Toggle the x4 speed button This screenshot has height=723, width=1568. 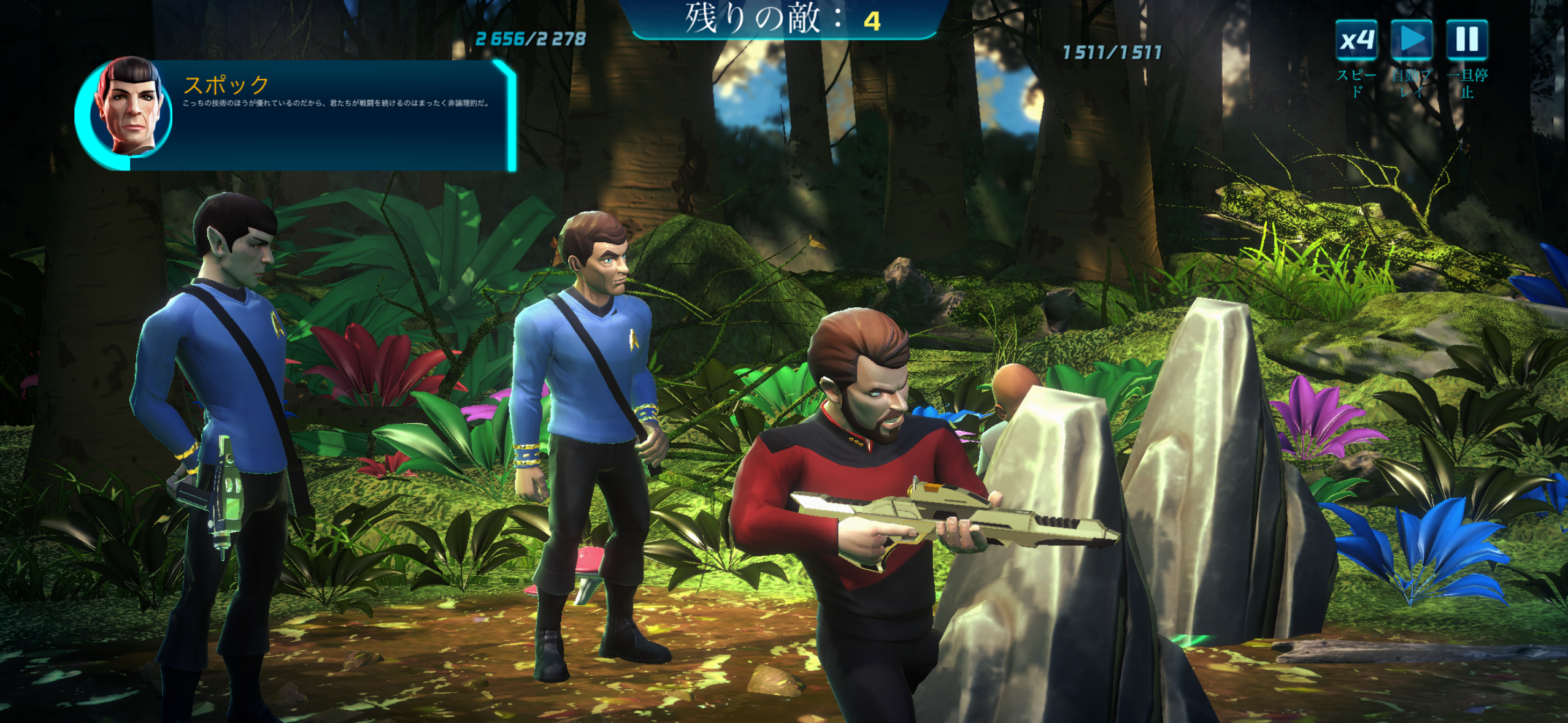1356,40
